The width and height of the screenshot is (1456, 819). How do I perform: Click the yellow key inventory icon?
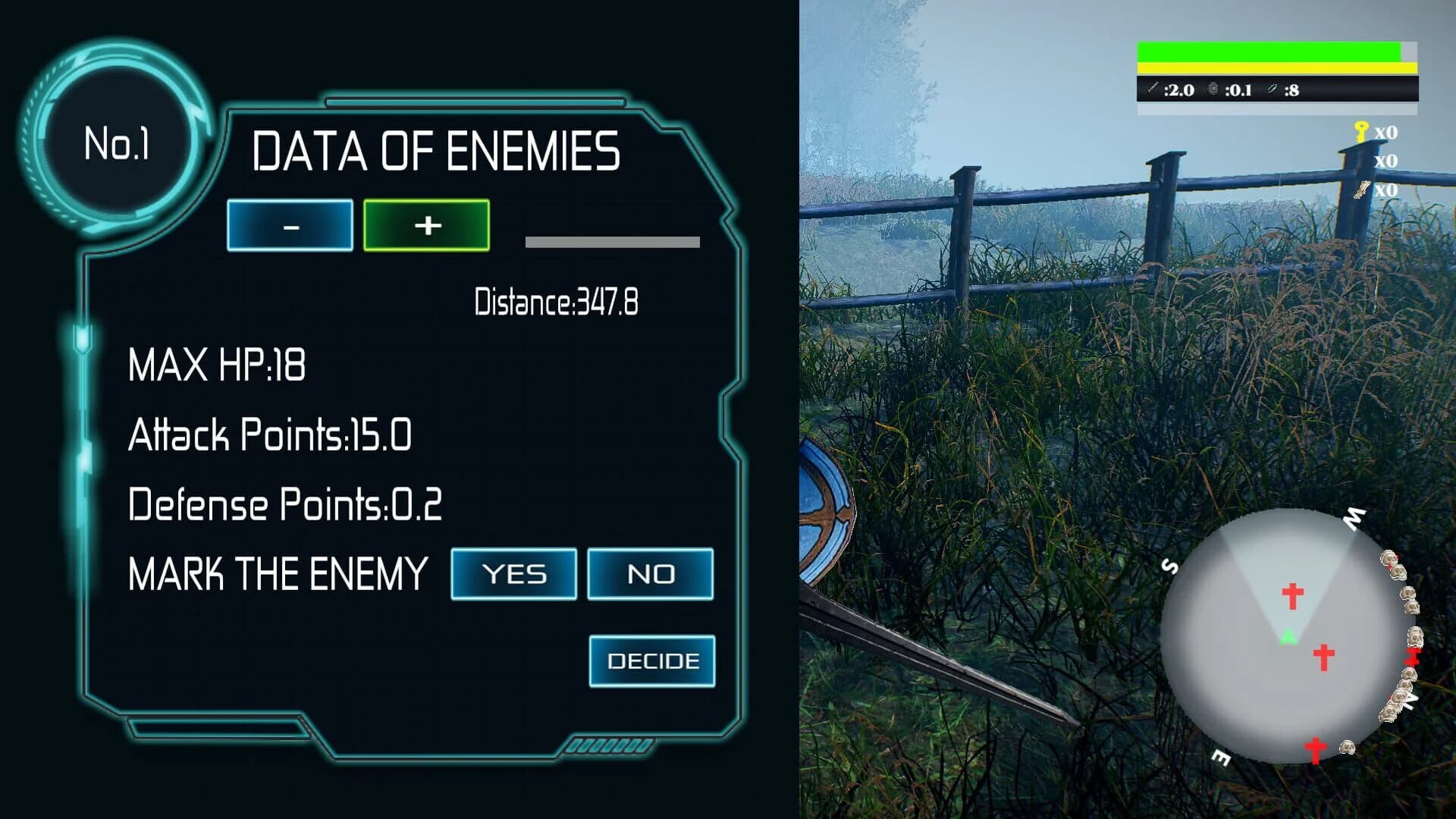tap(1362, 130)
